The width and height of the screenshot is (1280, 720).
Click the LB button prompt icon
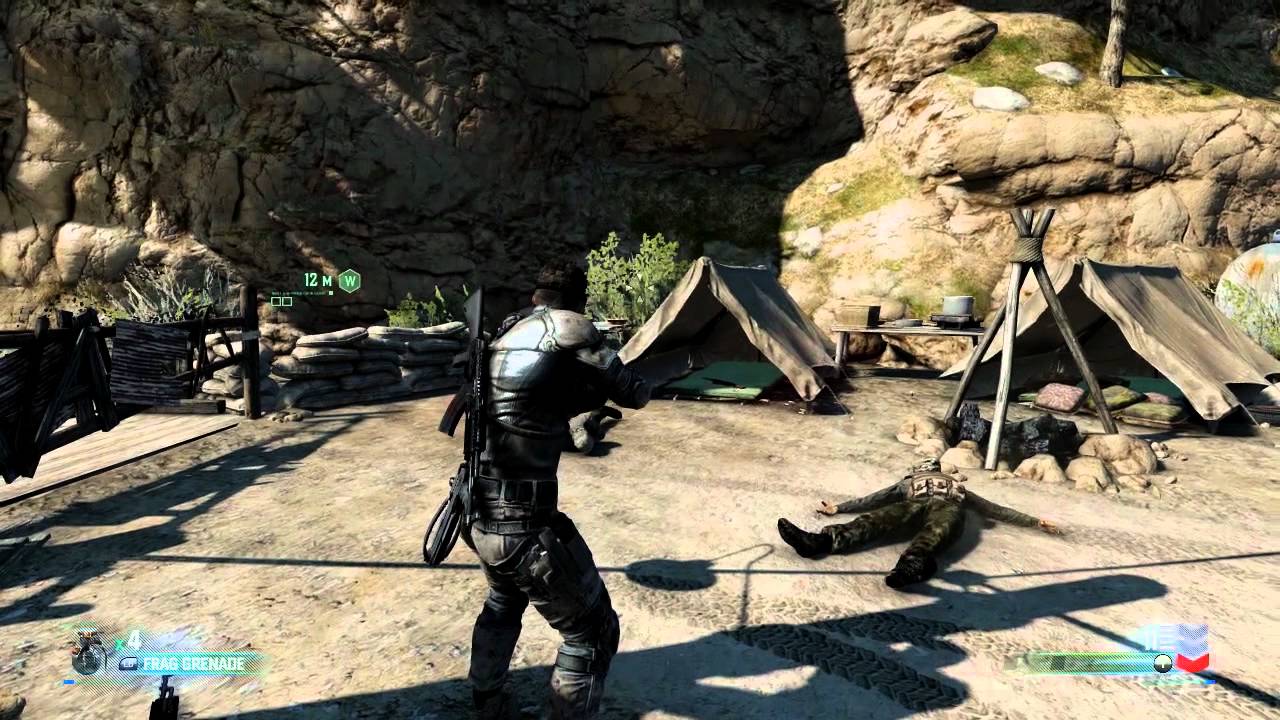129,663
